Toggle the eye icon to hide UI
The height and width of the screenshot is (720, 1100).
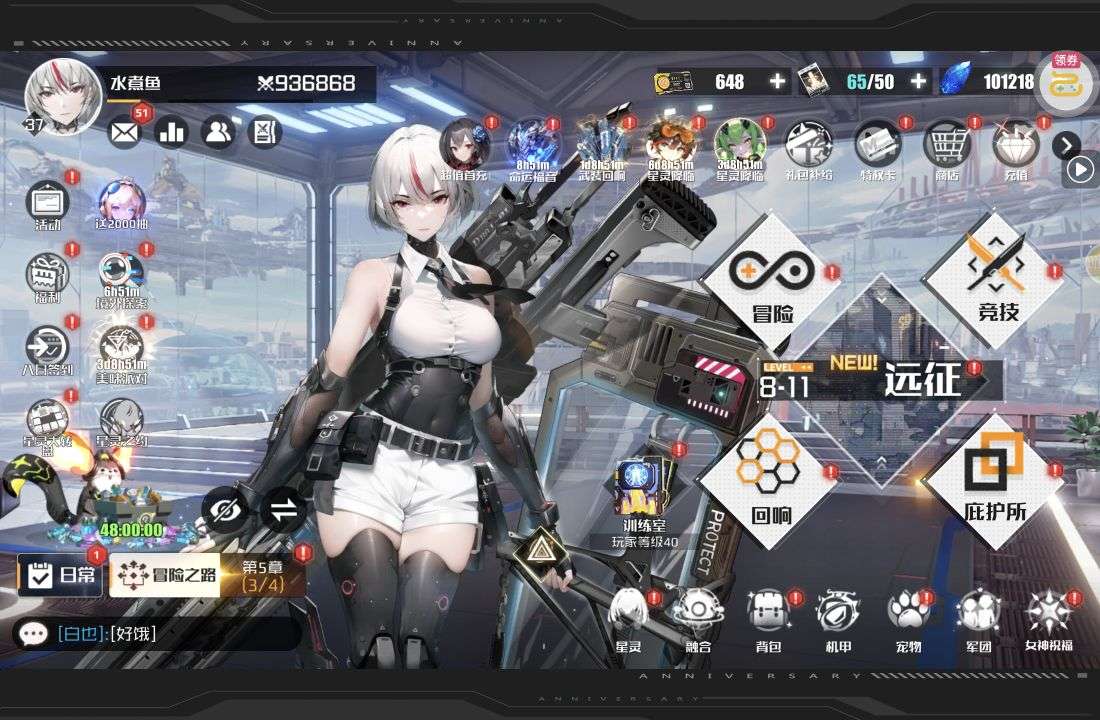pos(225,510)
